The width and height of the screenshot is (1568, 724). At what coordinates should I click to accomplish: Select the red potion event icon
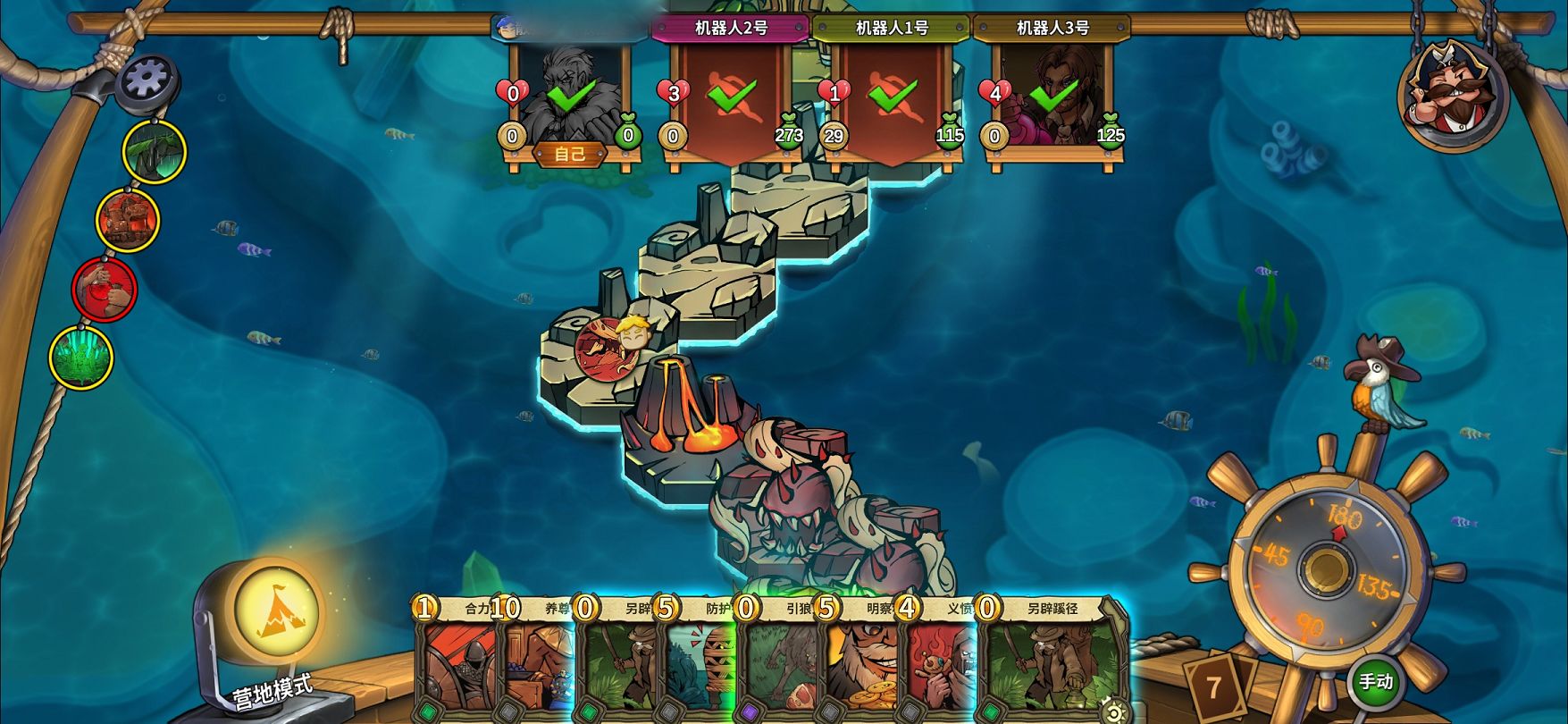click(105, 289)
